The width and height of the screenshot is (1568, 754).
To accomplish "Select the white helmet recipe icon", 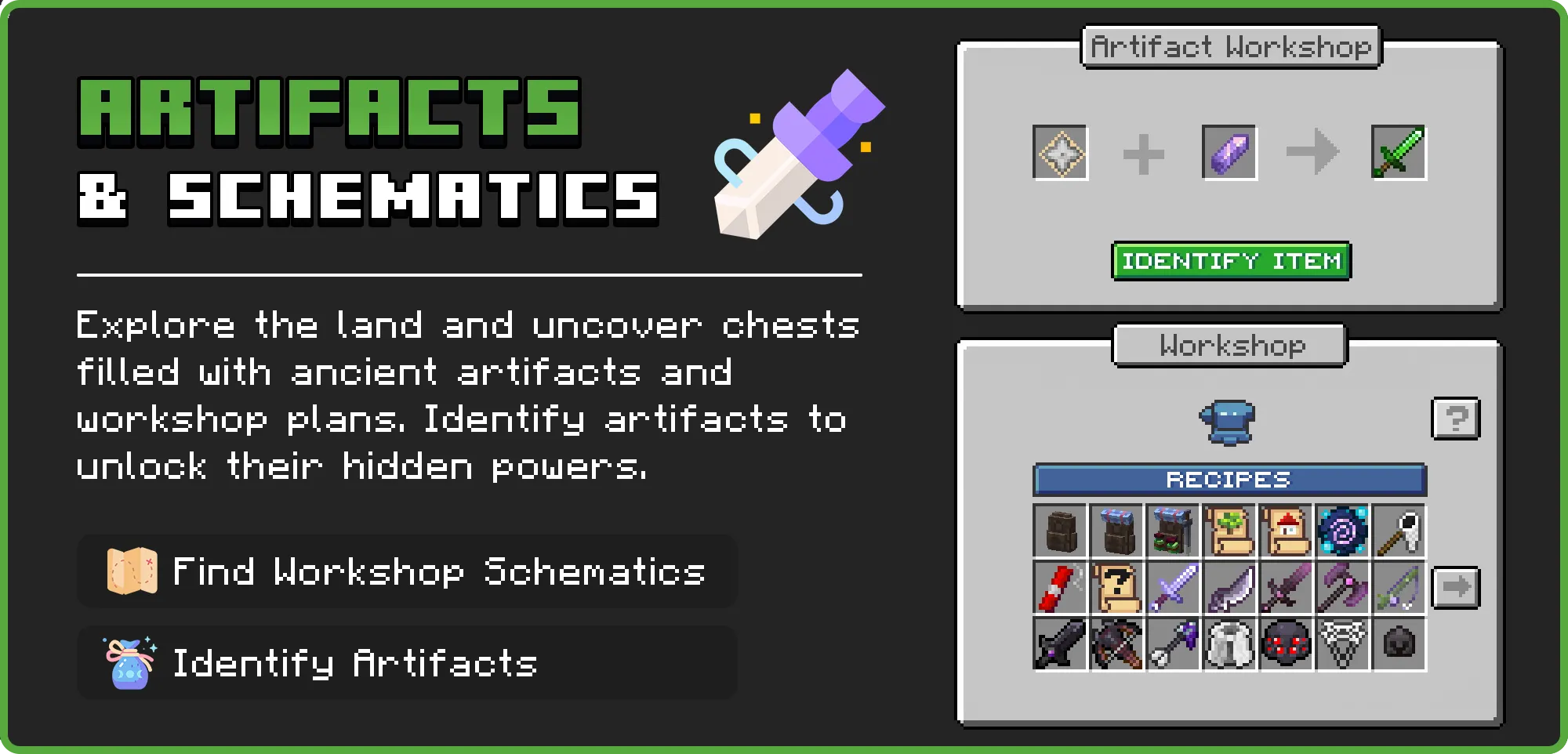I will pos(1231,643).
